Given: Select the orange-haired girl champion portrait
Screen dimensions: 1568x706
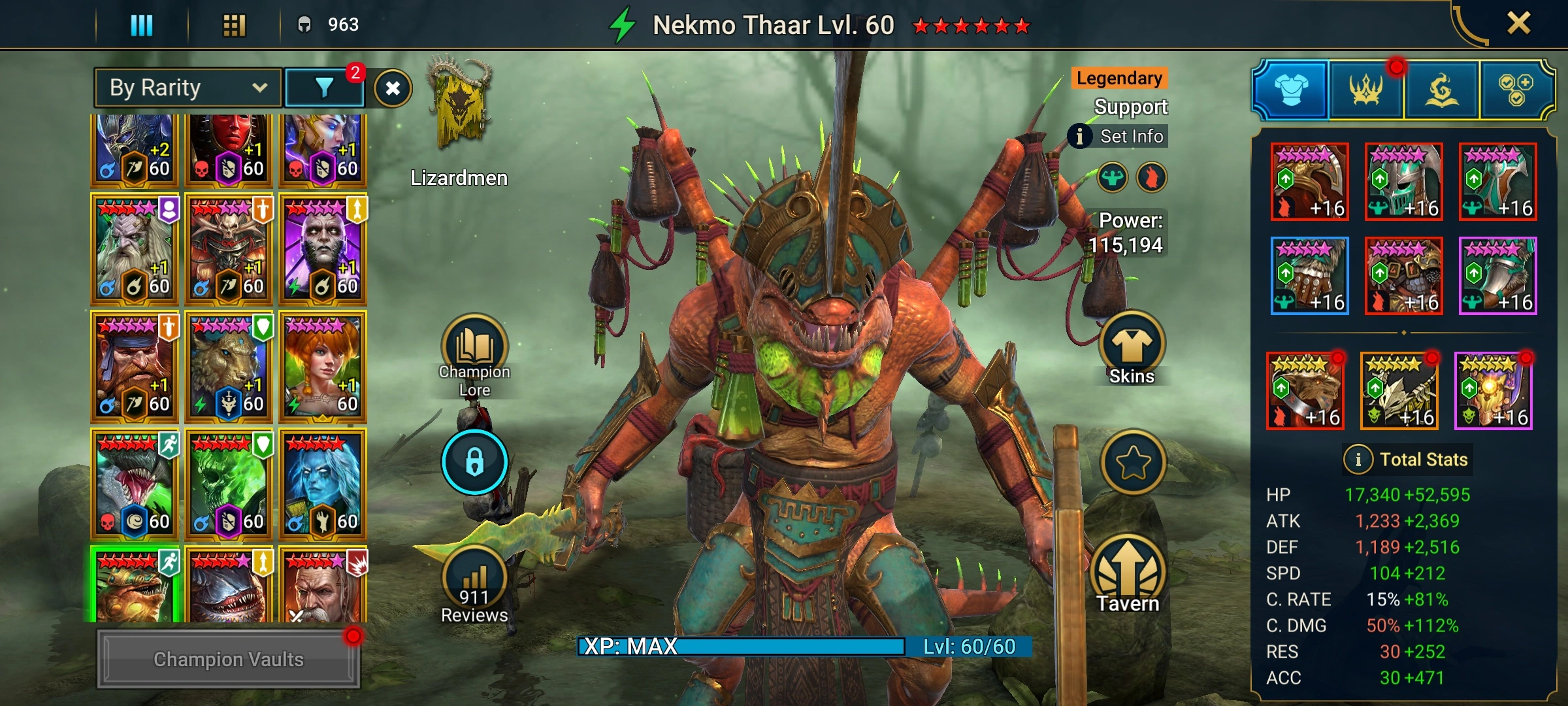Looking at the screenshot, I should point(323,366).
